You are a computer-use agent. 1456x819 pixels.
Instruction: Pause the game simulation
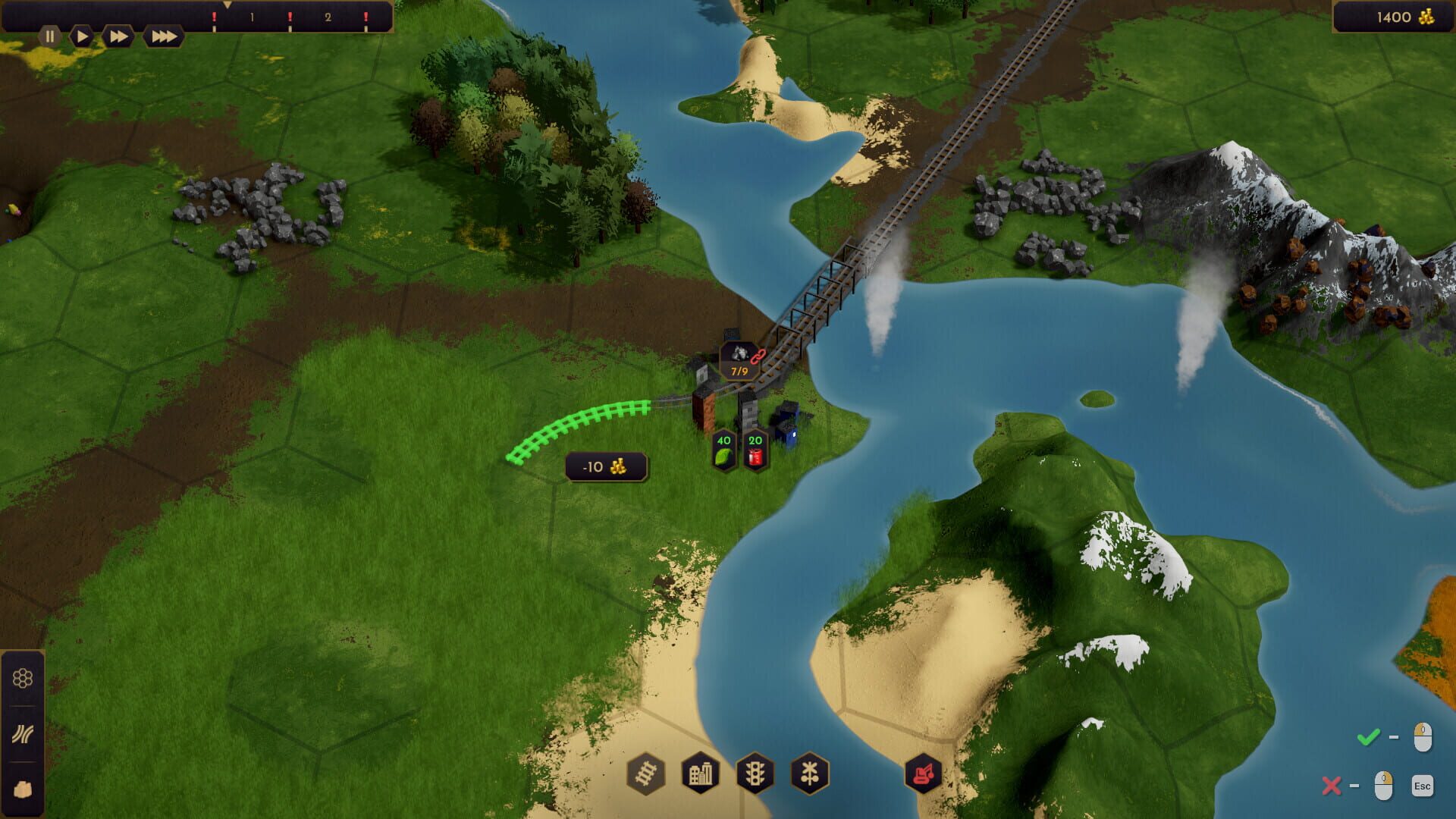pyautogui.click(x=50, y=35)
